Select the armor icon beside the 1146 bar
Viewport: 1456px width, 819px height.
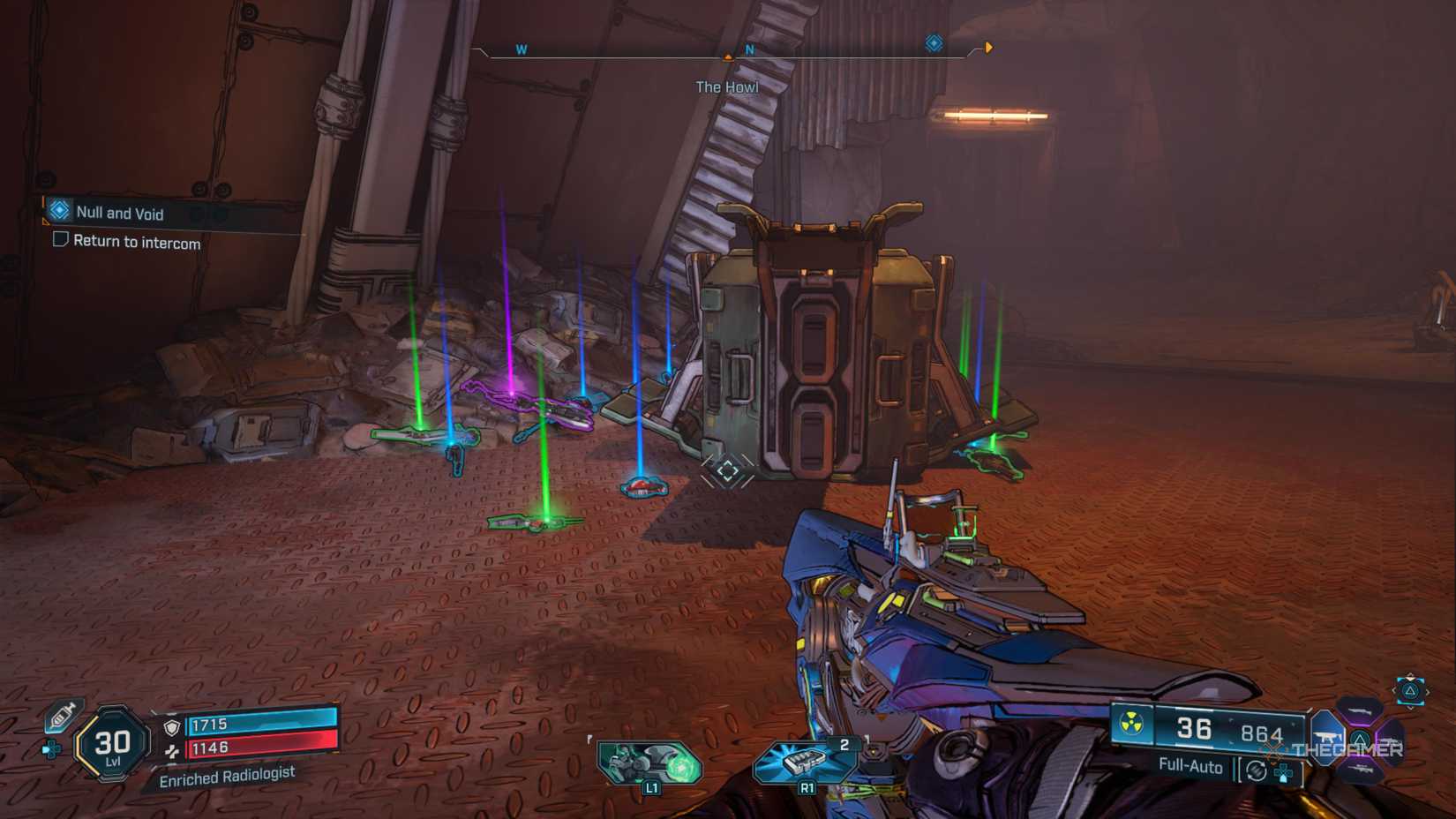tap(171, 752)
